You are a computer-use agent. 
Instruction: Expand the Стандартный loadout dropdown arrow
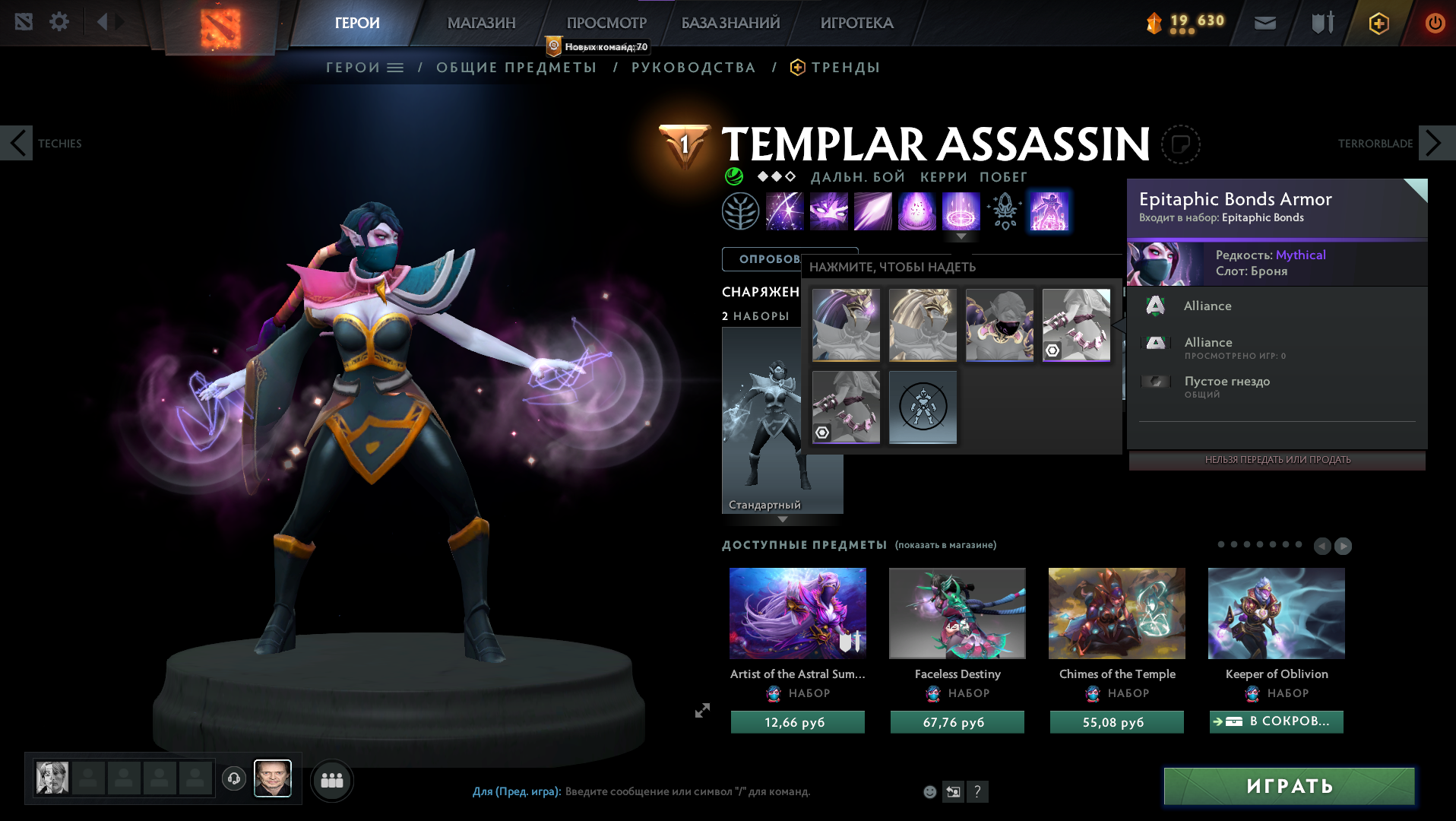coord(782,518)
